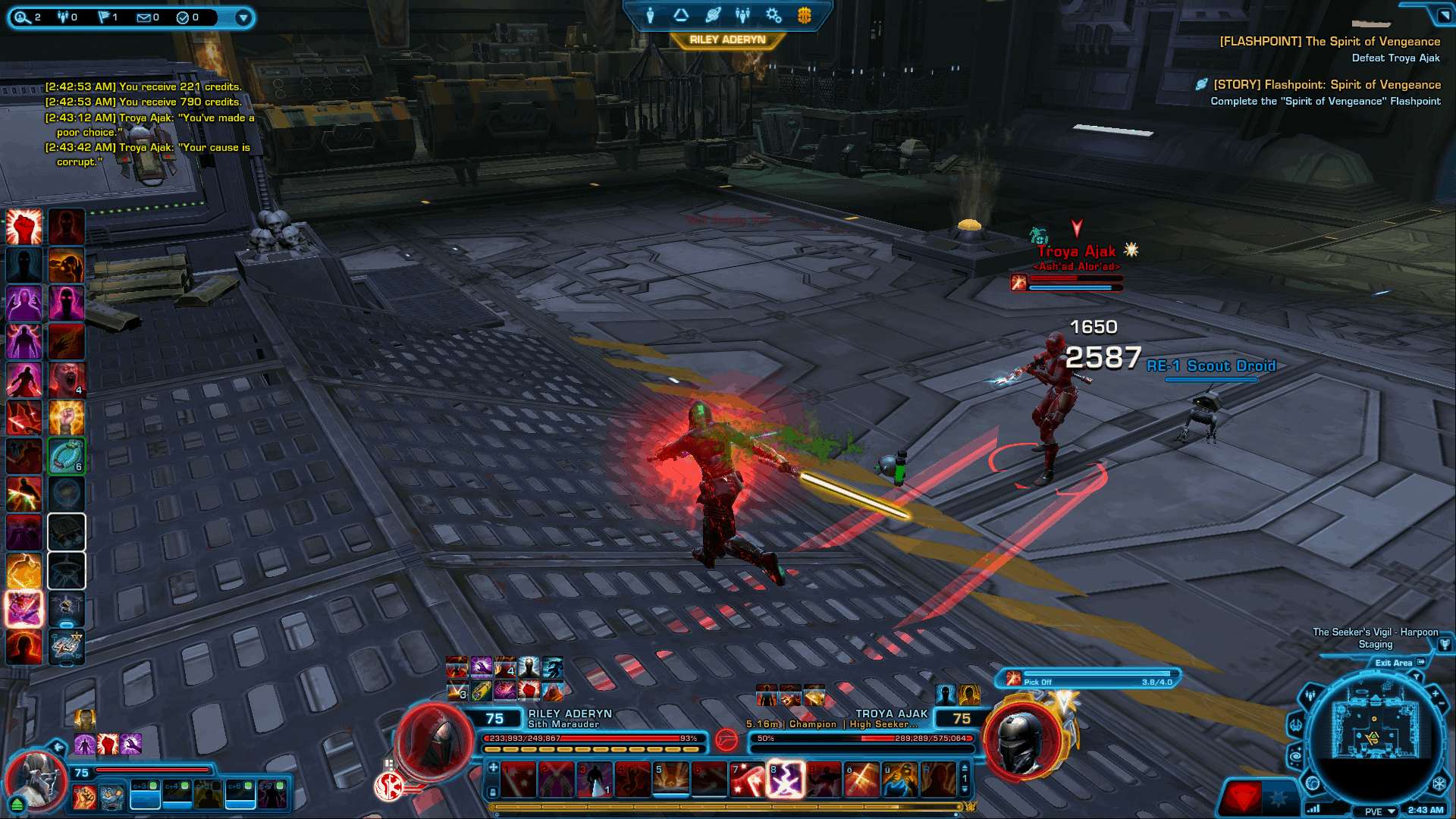Viewport: 1456px width, 819px height.
Task: Open the PVE mode dropdown below the minimap
Action: click(1374, 810)
